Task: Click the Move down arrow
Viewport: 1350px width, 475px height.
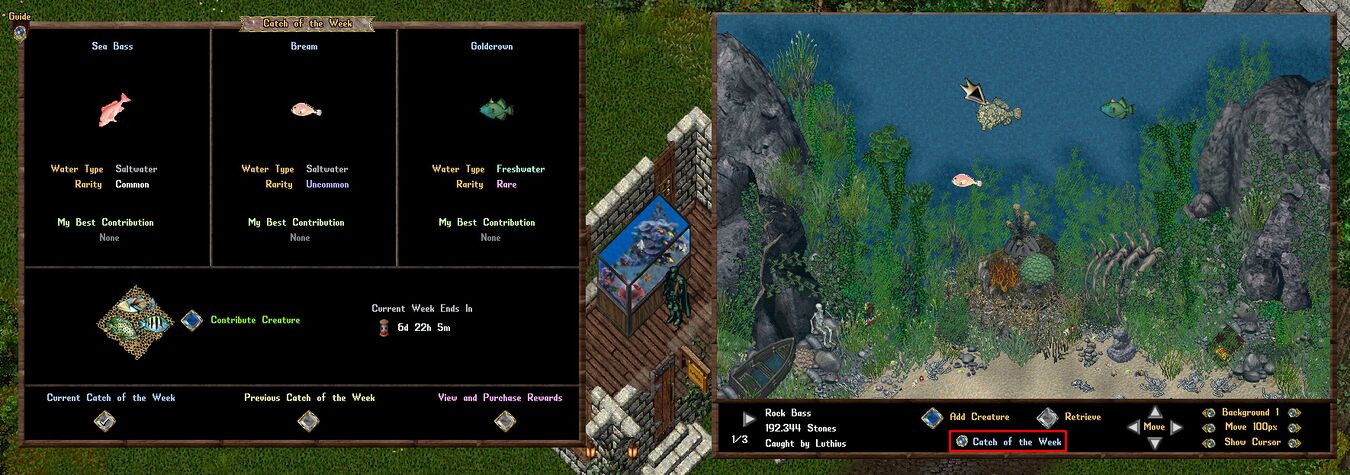Action: tap(1154, 442)
